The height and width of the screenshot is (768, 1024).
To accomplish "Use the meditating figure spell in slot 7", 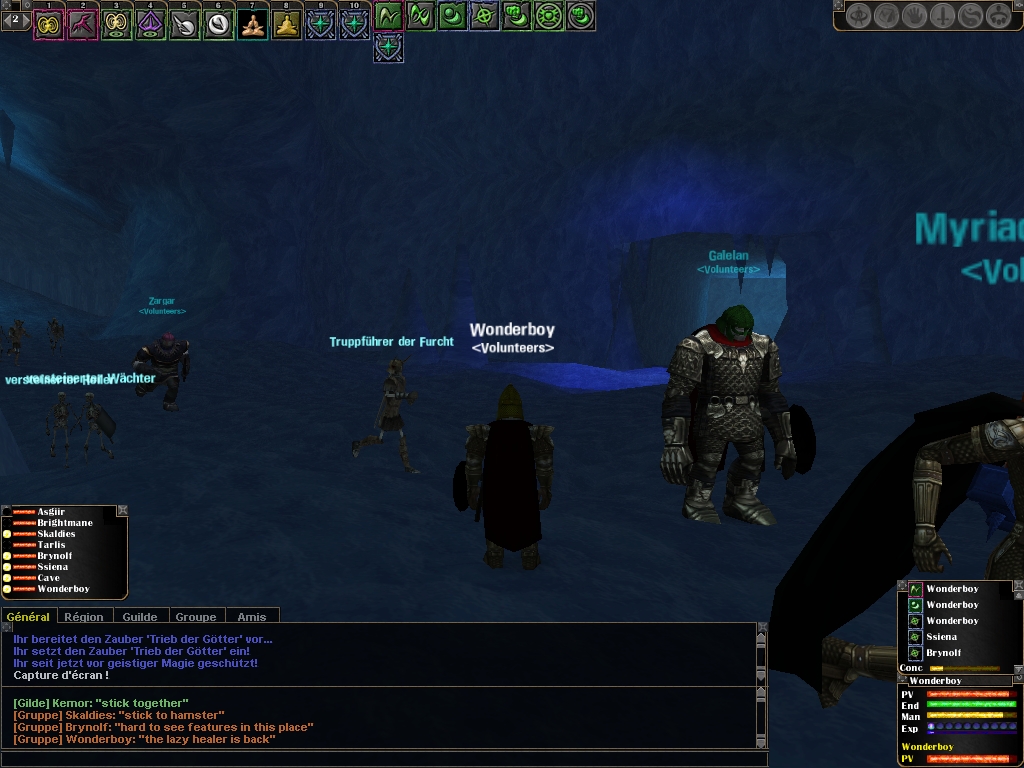I will tap(253, 24).
